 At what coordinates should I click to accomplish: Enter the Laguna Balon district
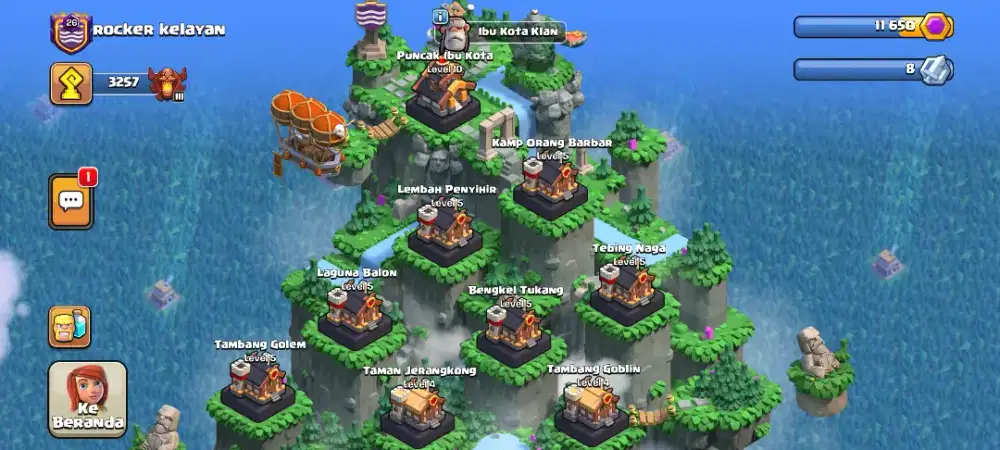click(356, 313)
